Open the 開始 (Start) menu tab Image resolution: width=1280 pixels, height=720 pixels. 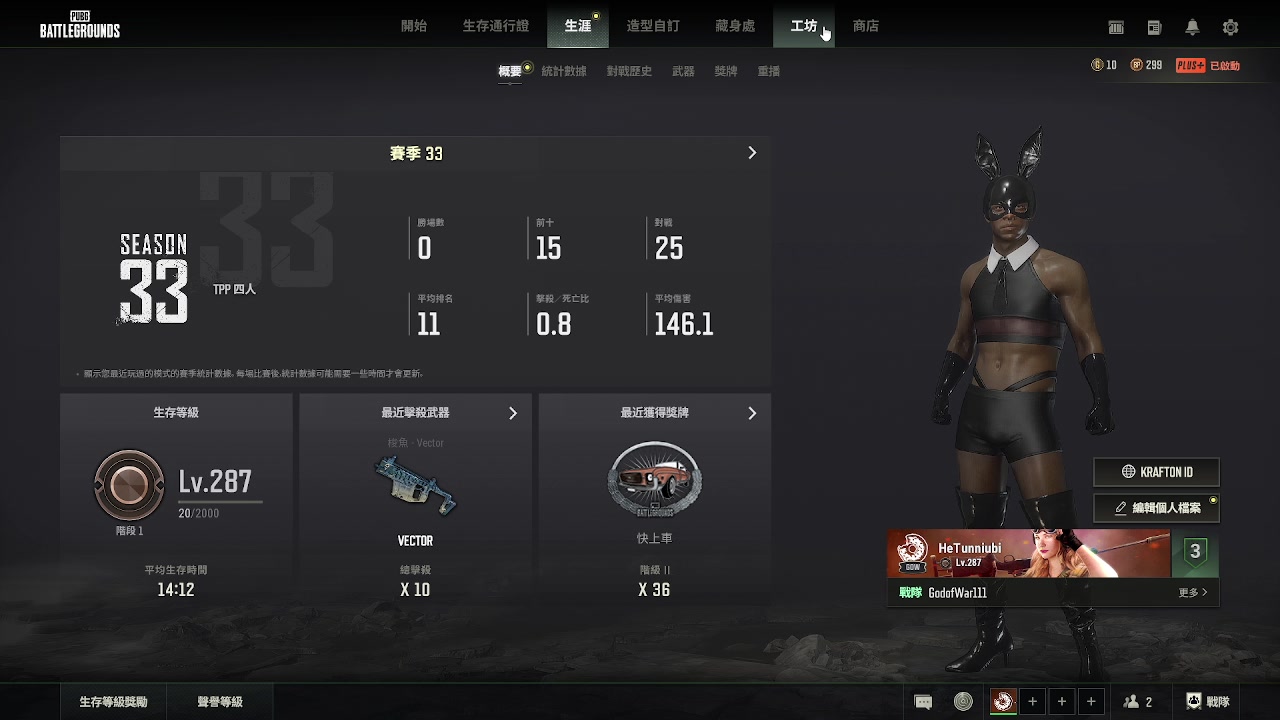tap(414, 26)
